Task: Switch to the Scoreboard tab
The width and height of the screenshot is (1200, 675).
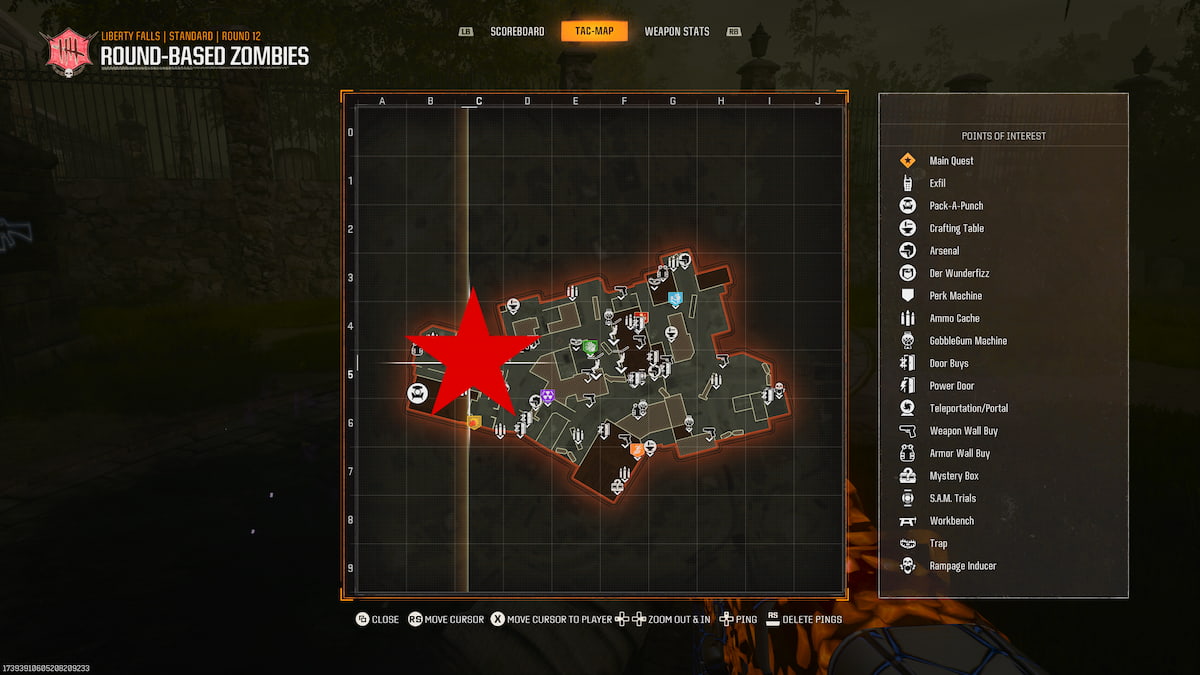Action: point(517,31)
